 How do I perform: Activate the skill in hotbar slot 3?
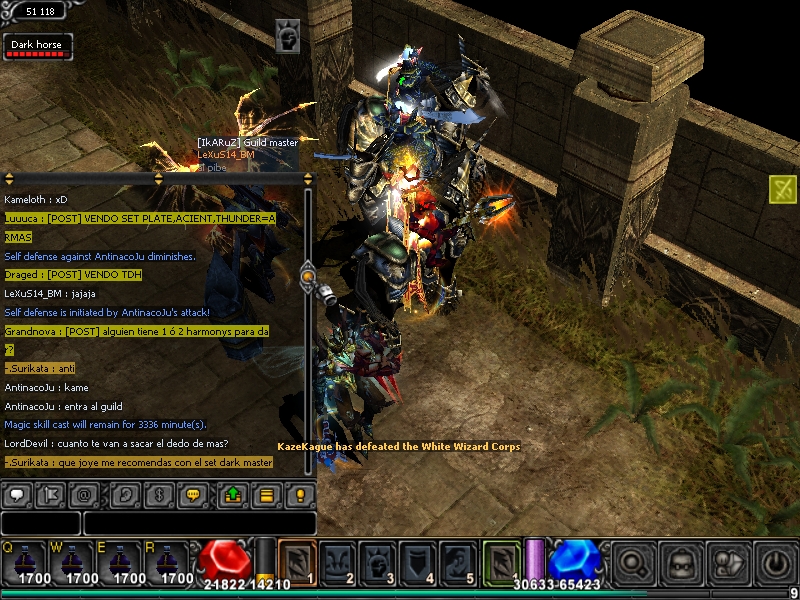tap(378, 562)
